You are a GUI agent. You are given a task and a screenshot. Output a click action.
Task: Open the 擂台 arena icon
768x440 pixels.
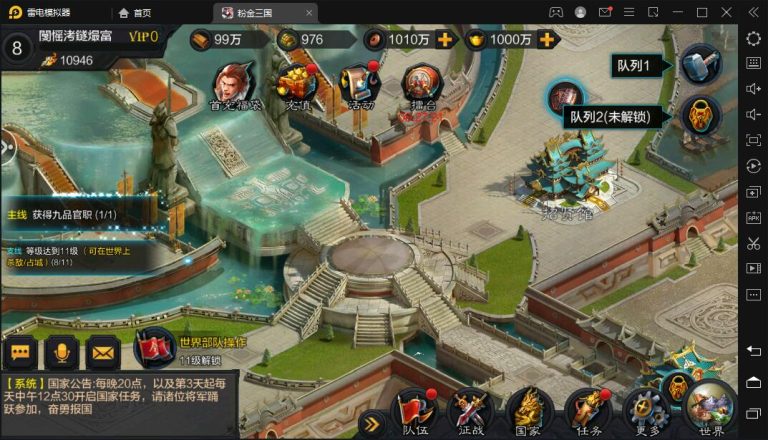click(x=421, y=84)
